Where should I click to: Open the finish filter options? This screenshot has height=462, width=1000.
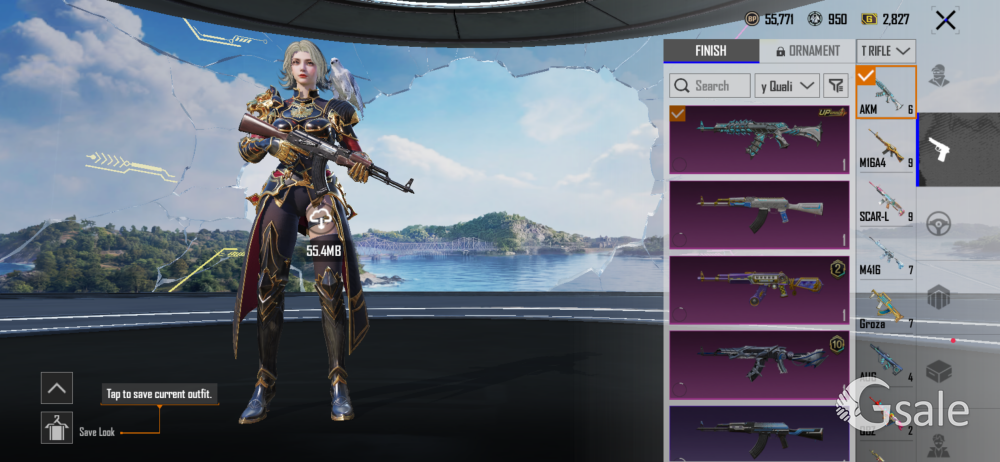pos(836,86)
